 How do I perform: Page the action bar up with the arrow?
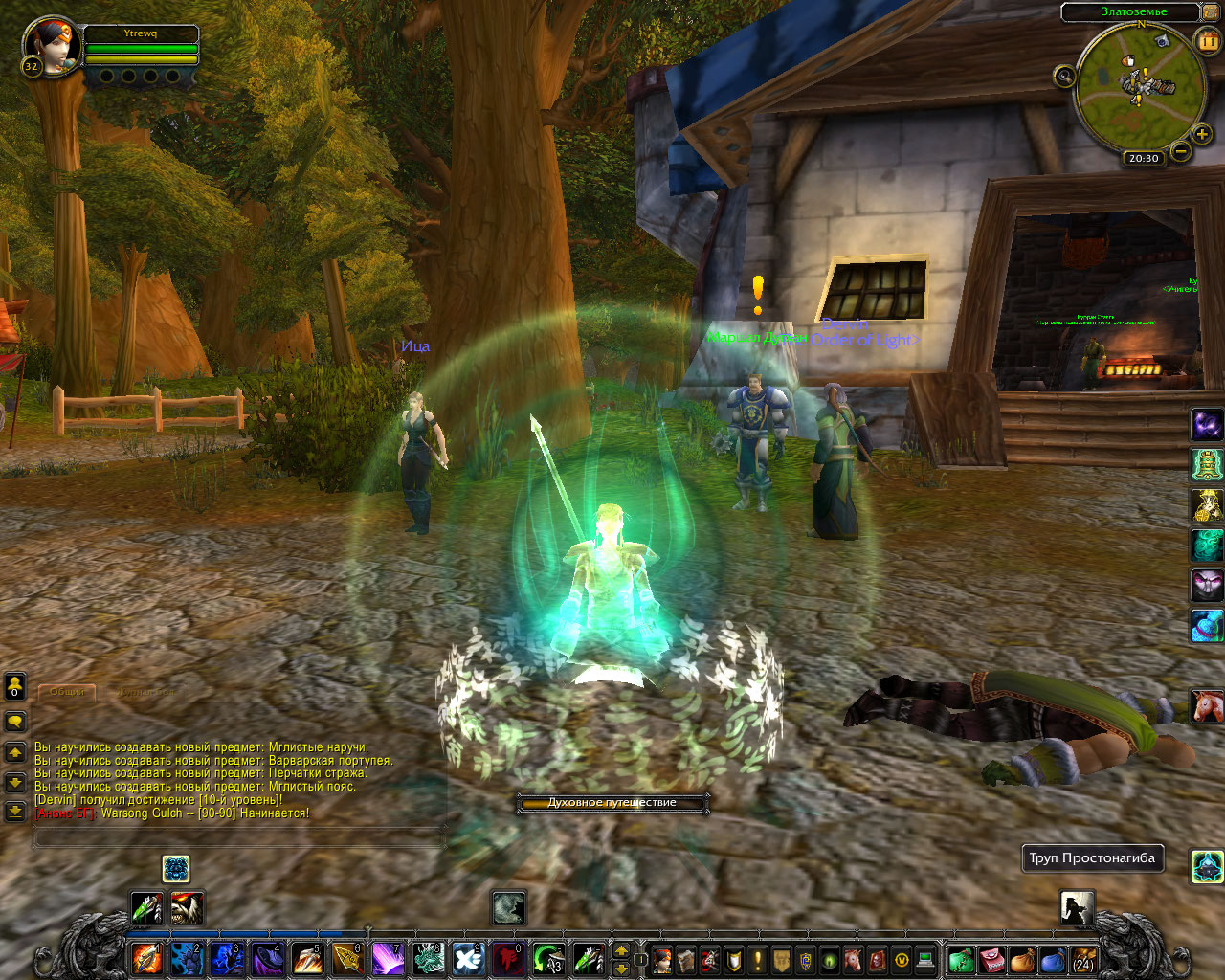pyautogui.click(x=621, y=950)
